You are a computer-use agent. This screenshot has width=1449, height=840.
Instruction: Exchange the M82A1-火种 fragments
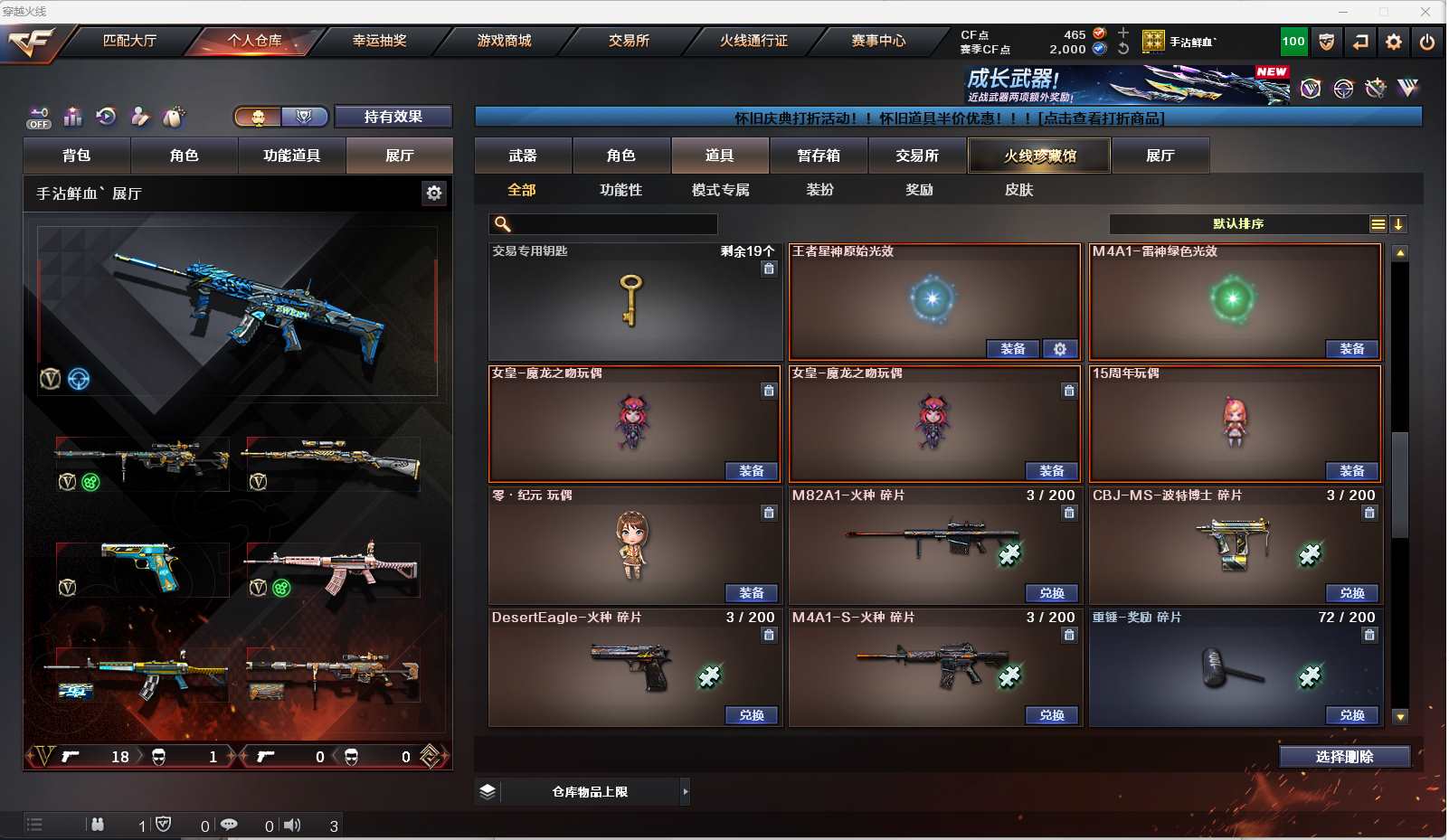click(x=1051, y=593)
